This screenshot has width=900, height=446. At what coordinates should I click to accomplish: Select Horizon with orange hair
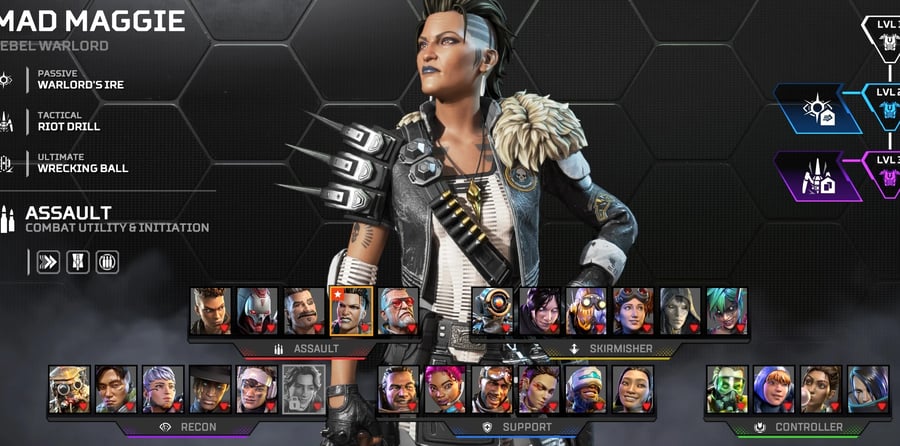633,311
